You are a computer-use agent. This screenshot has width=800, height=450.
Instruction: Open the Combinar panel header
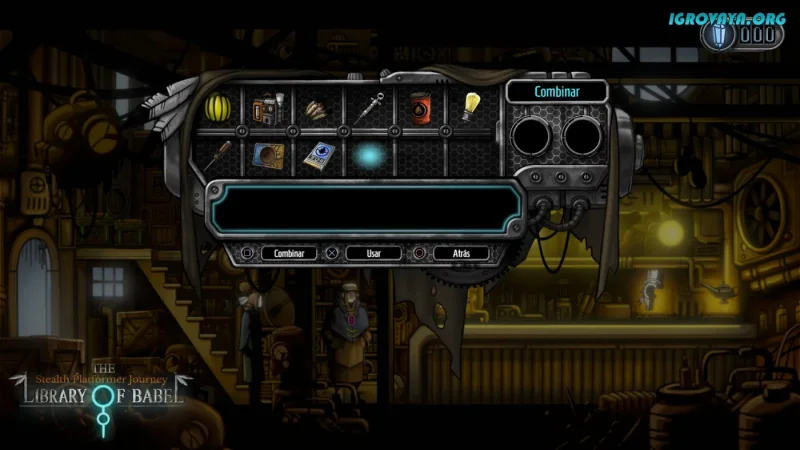(557, 91)
